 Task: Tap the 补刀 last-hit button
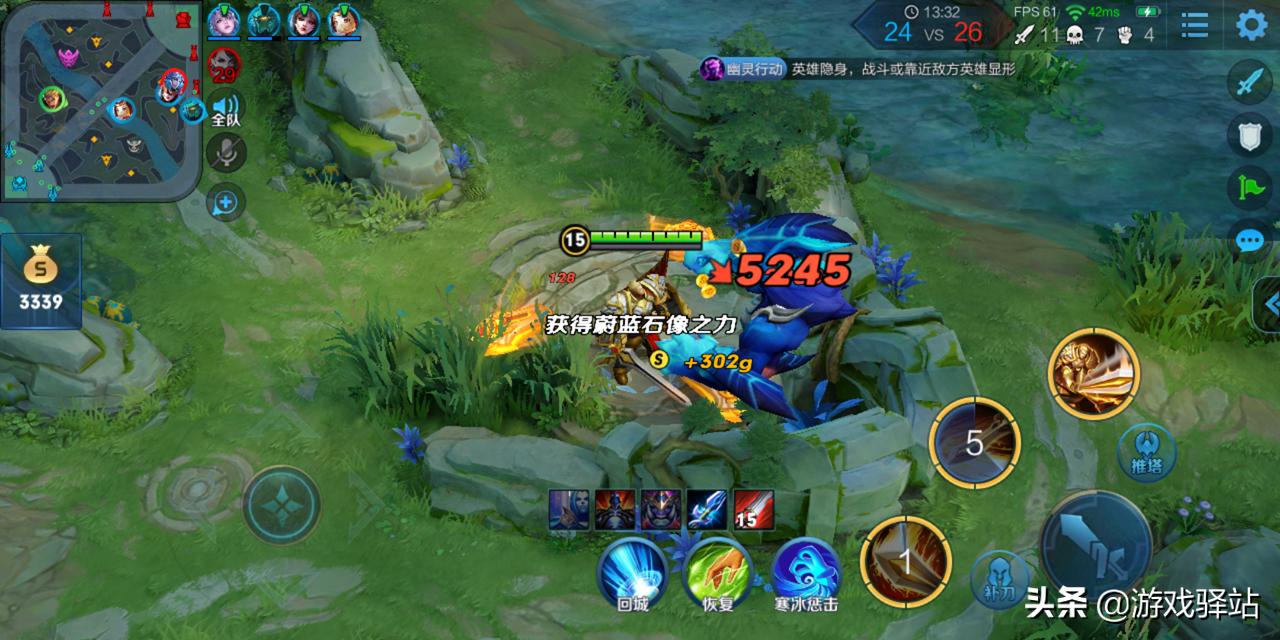tap(1000, 580)
